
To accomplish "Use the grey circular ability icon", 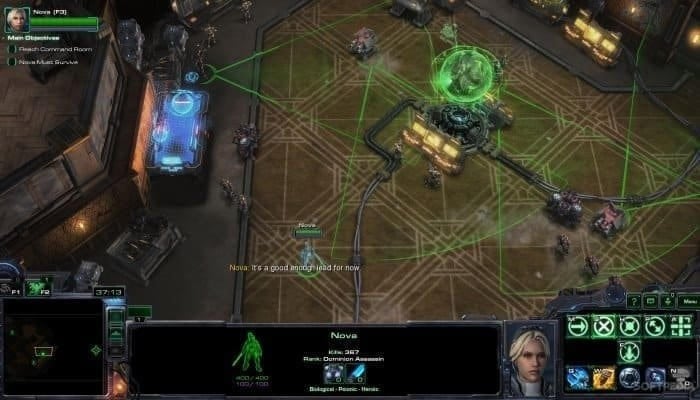I will [629, 377].
